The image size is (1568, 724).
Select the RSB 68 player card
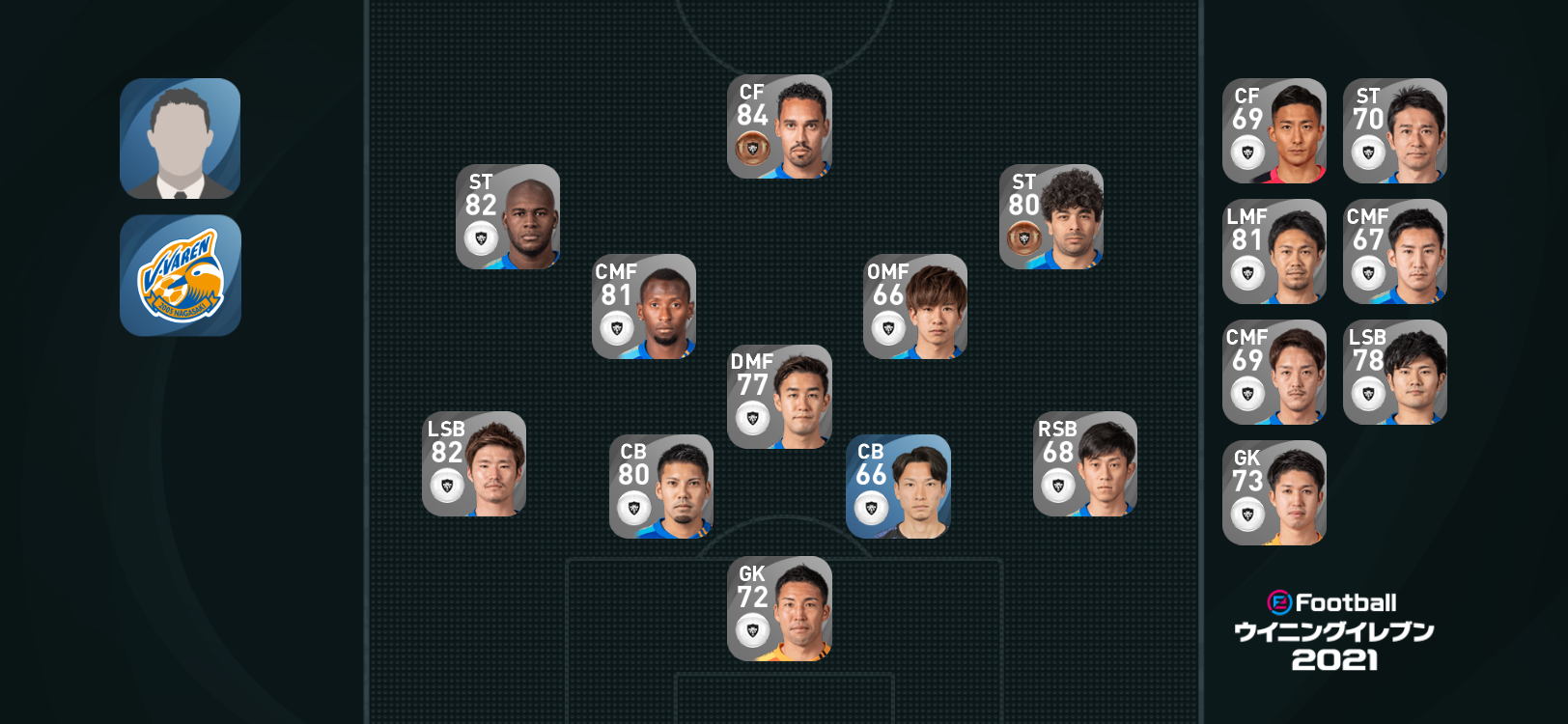pos(1085,463)
